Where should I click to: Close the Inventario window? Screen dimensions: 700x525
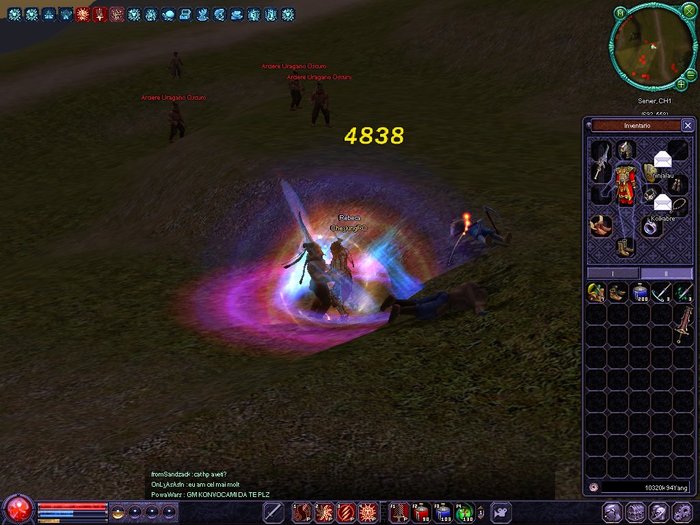click(x=687, y=126)
